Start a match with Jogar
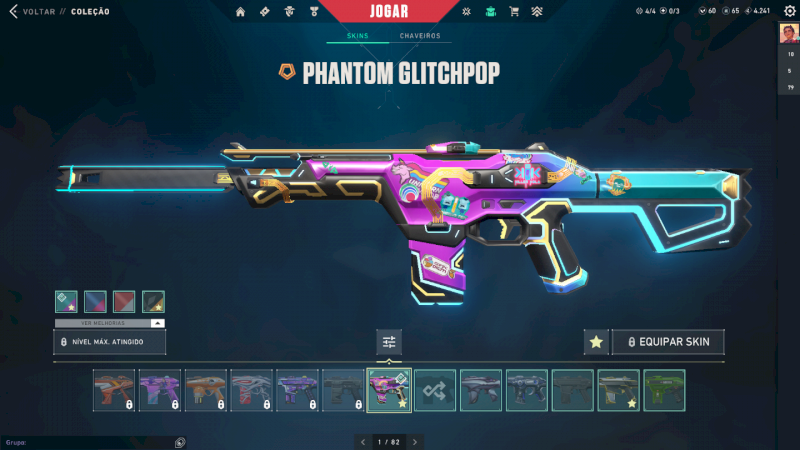 [x=400, y=11]
